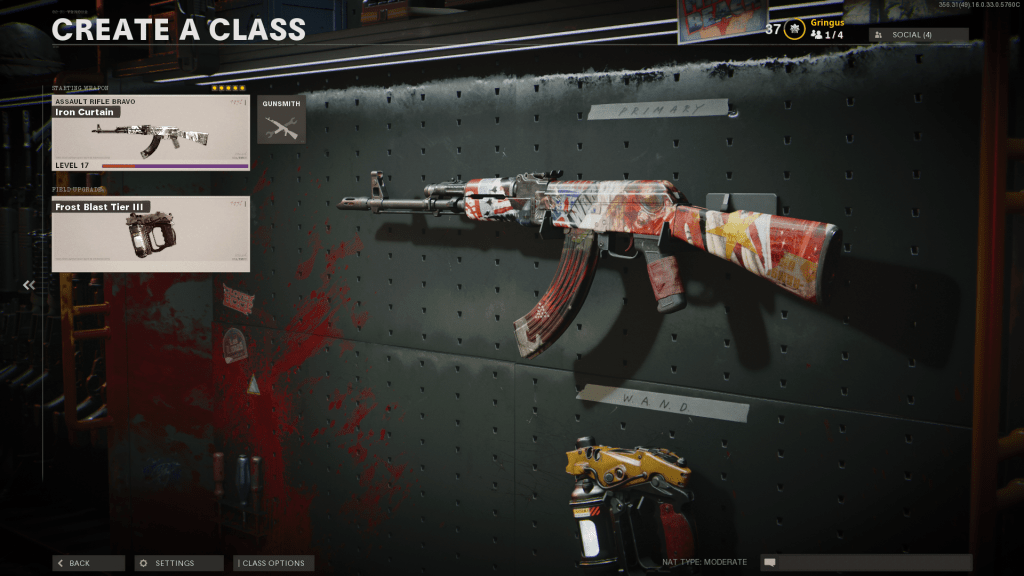Collapse the side panel with the double arrow
The image size is (1024, 576).
29,285
